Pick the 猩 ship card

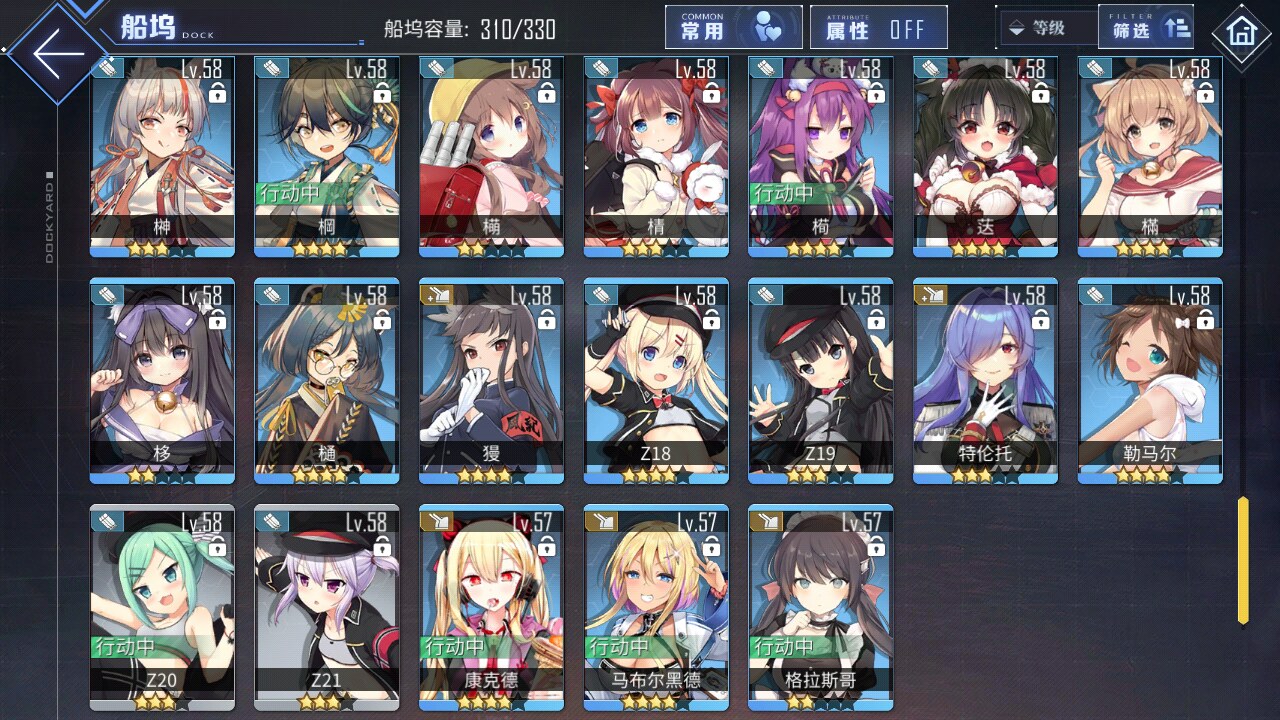point(491,380)
